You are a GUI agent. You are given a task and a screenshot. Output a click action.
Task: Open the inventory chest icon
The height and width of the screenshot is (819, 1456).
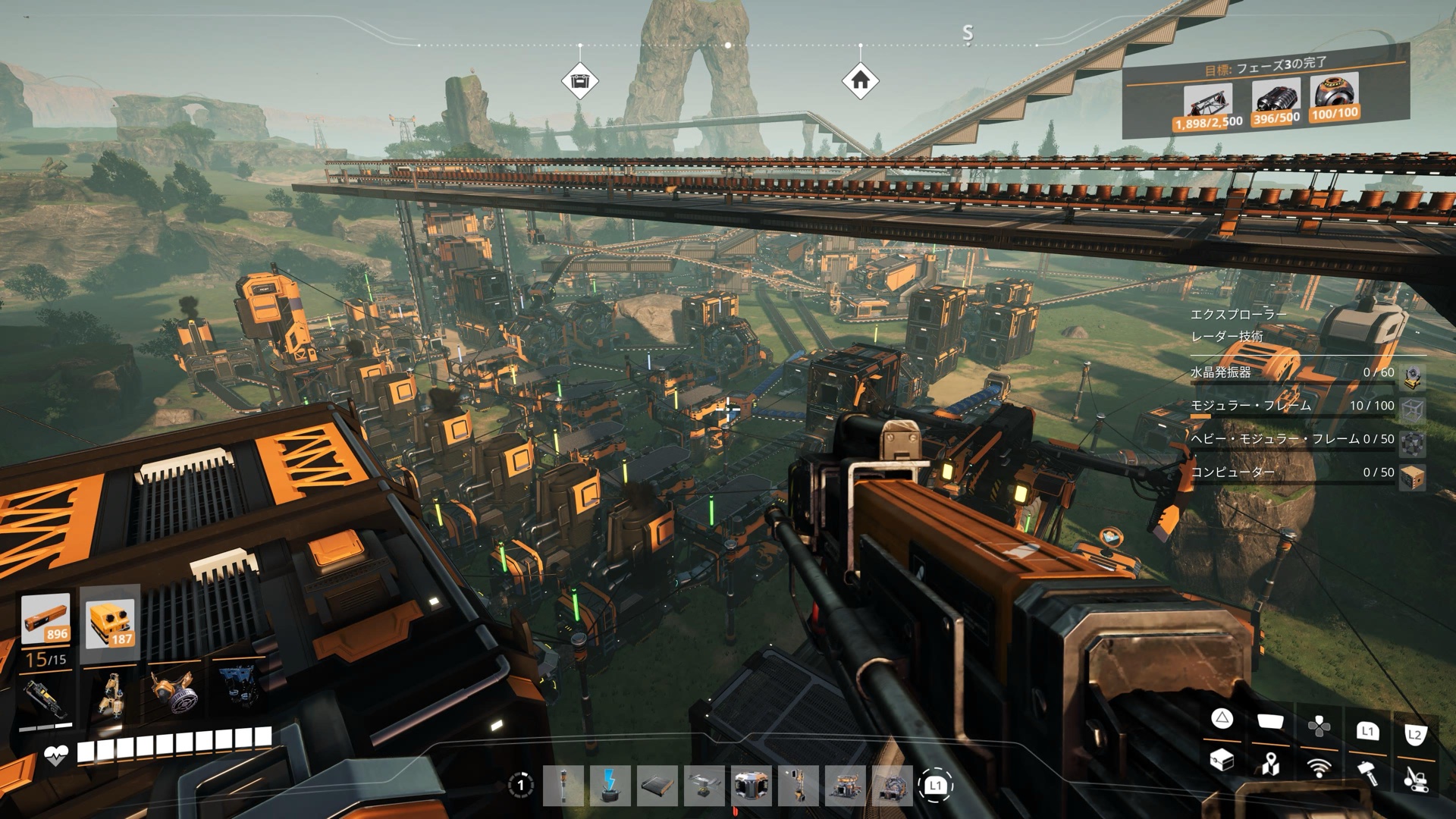pos(1222,761)
